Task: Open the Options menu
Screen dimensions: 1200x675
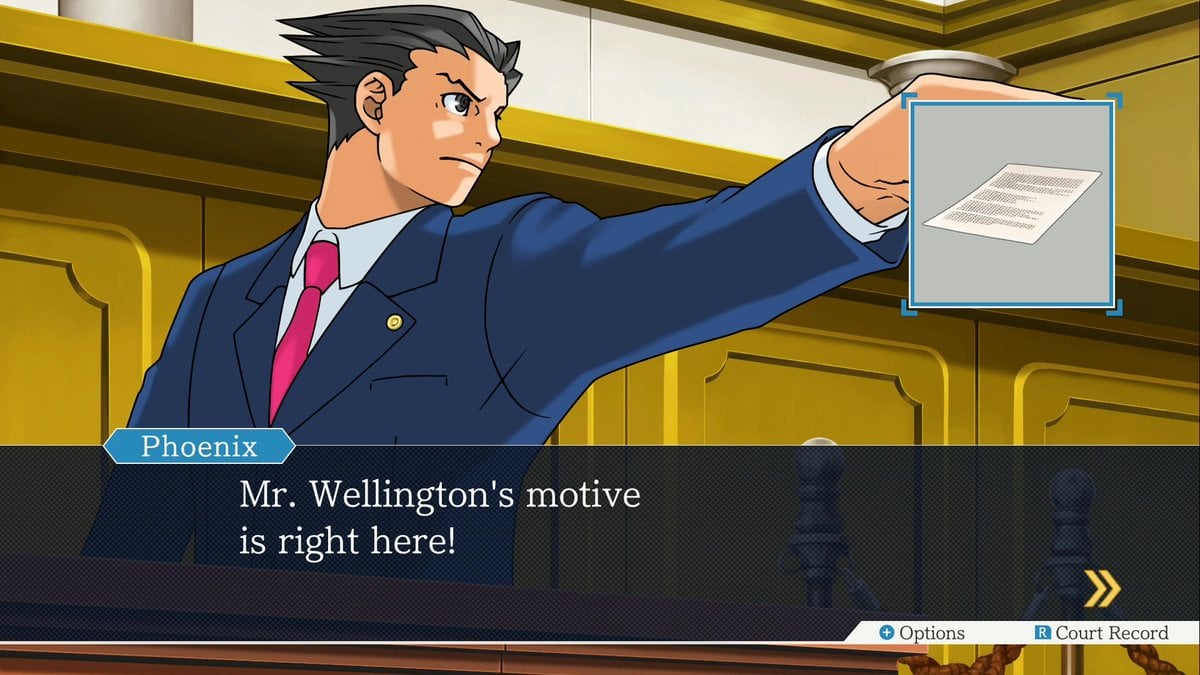Action: point(921,633)
